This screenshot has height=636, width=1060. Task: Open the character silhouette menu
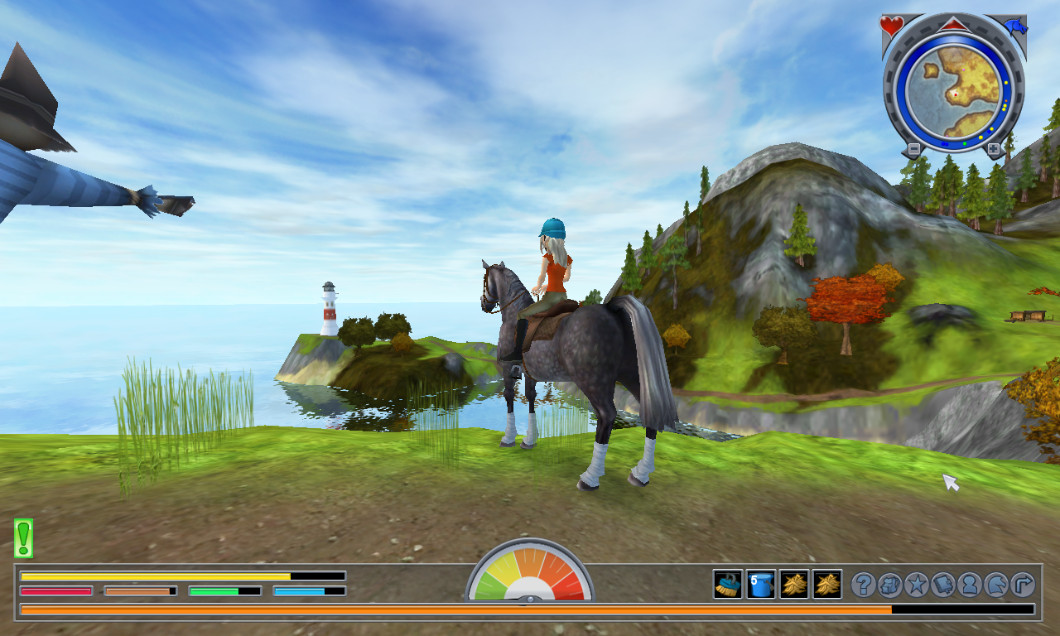[970, 585]
